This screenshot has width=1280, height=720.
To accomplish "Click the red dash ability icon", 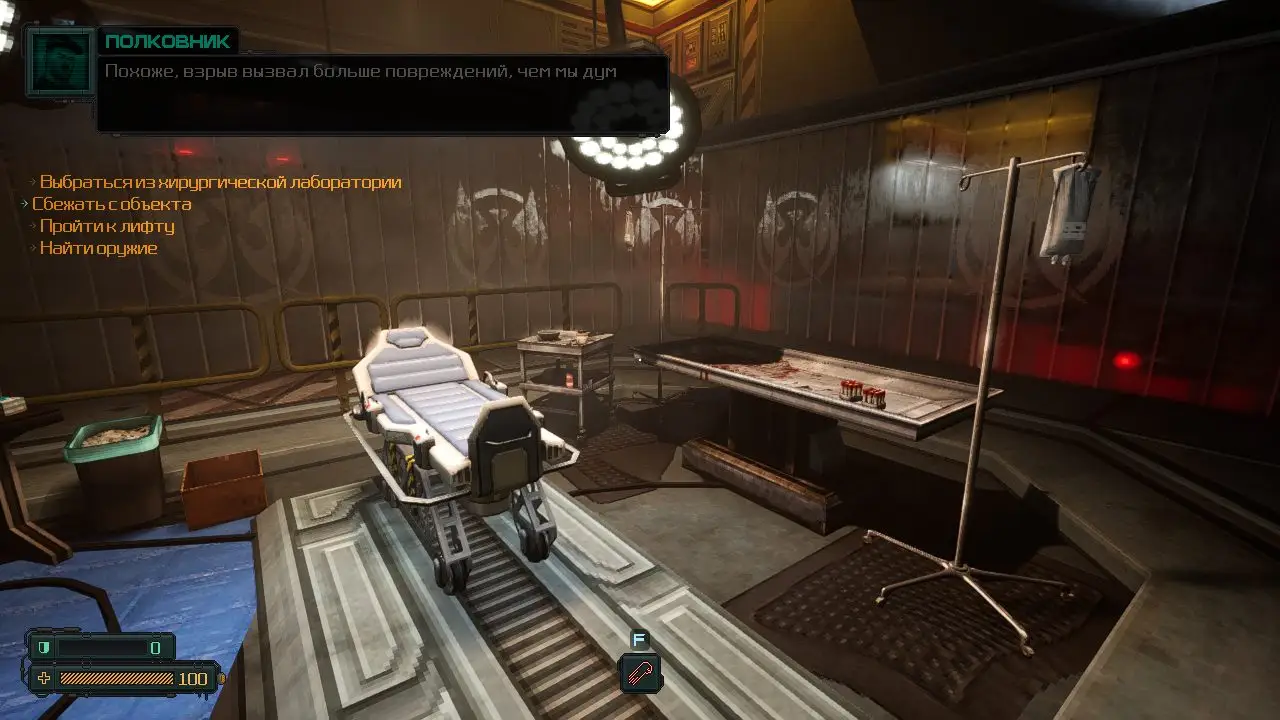I will tap(640, 672).
